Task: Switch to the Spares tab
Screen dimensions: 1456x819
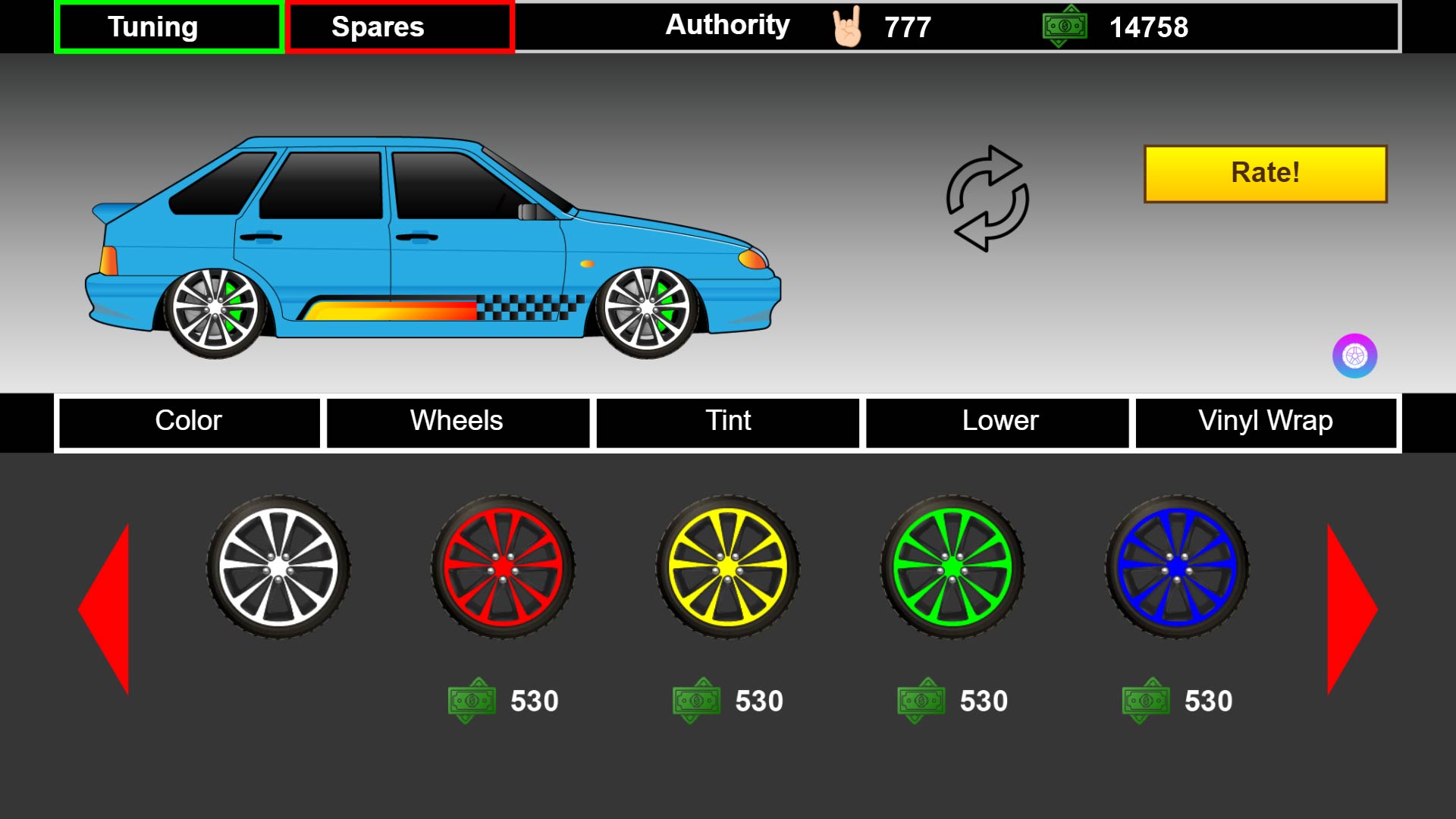Action: pyautogui.click(x=400, y=27)
